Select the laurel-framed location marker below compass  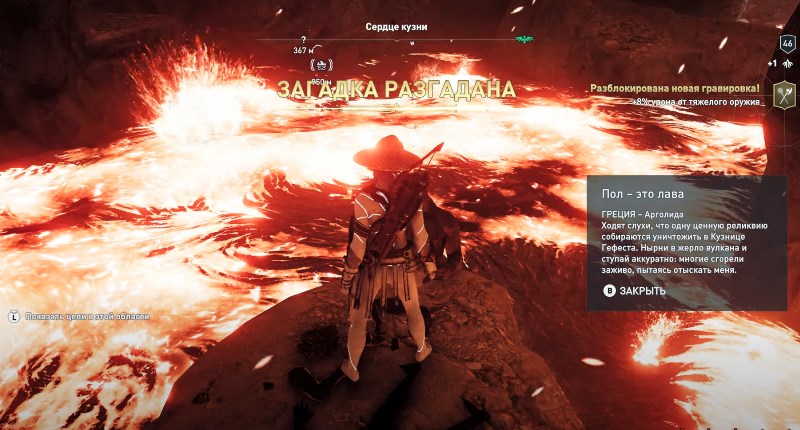(x=322, y=66)
